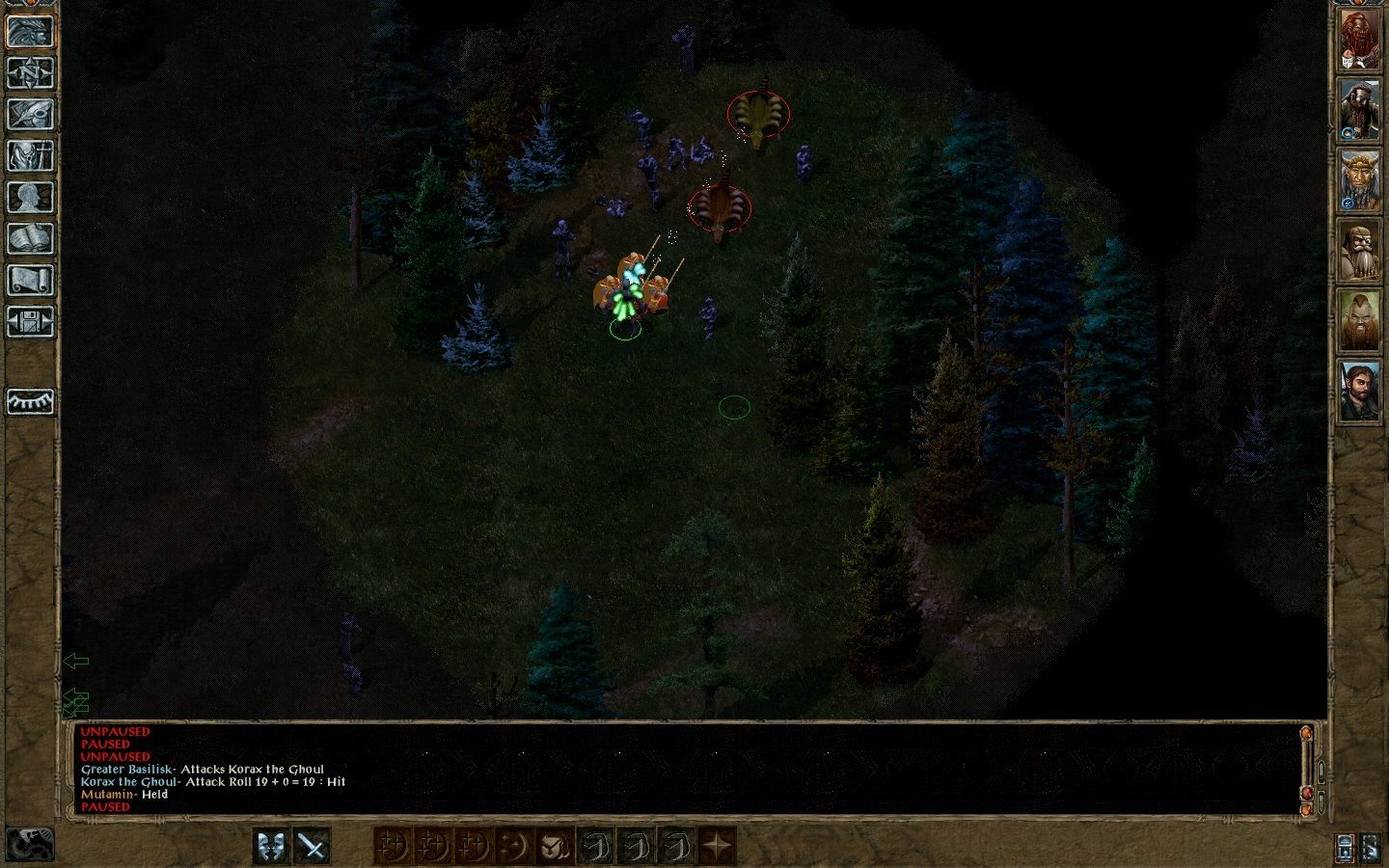Open the journal quill button
The image size is (1389, 868).
coord(30,114)
